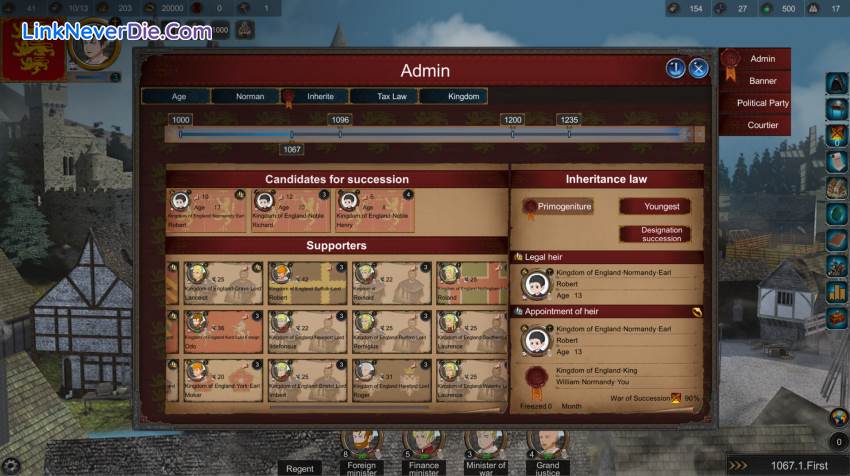Open the info button beside the close button
The image size is (850, 476).
[x=675, y=68]
